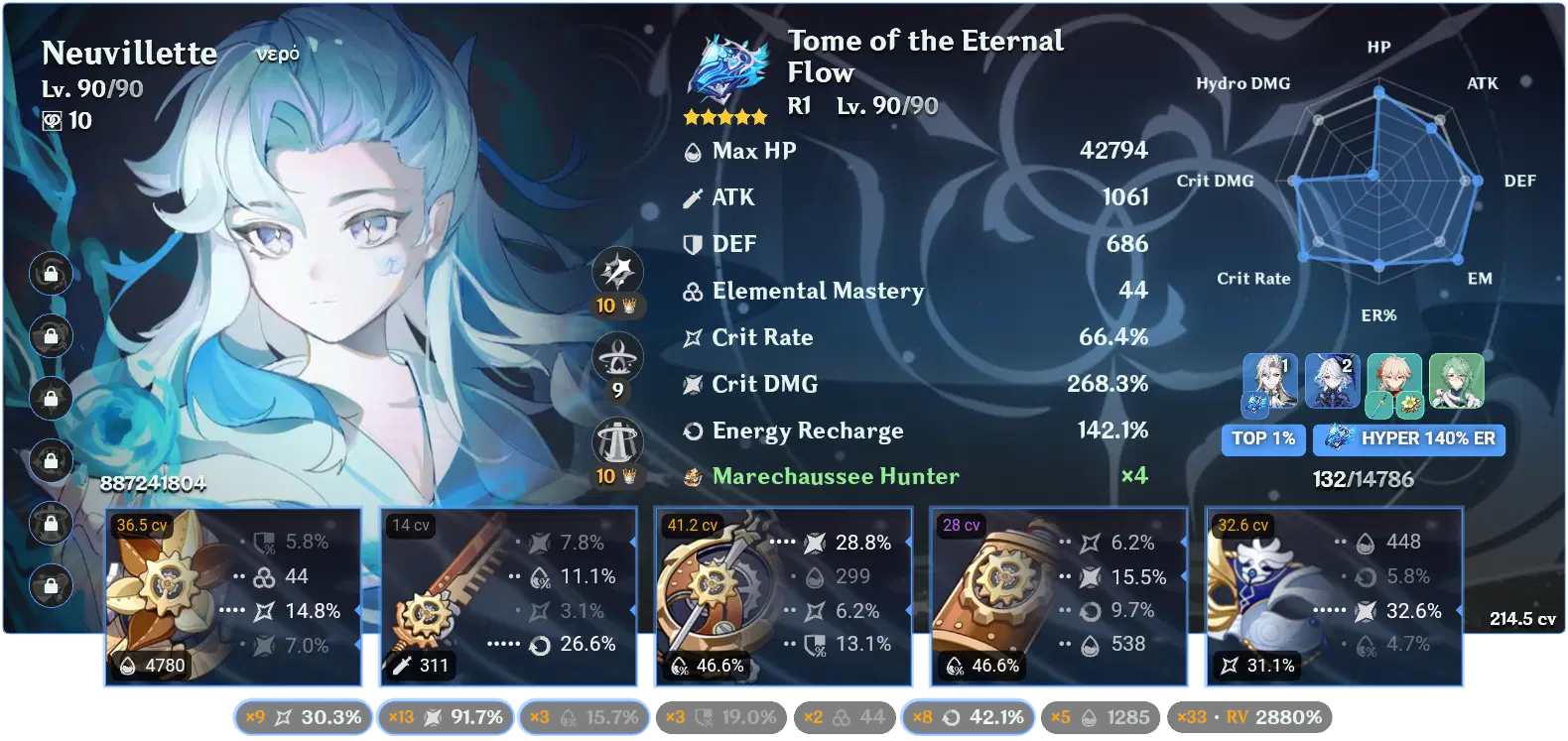Unlock the second artifact slot padlock
Screen dimensions: 1568x741
coord(50,337)
